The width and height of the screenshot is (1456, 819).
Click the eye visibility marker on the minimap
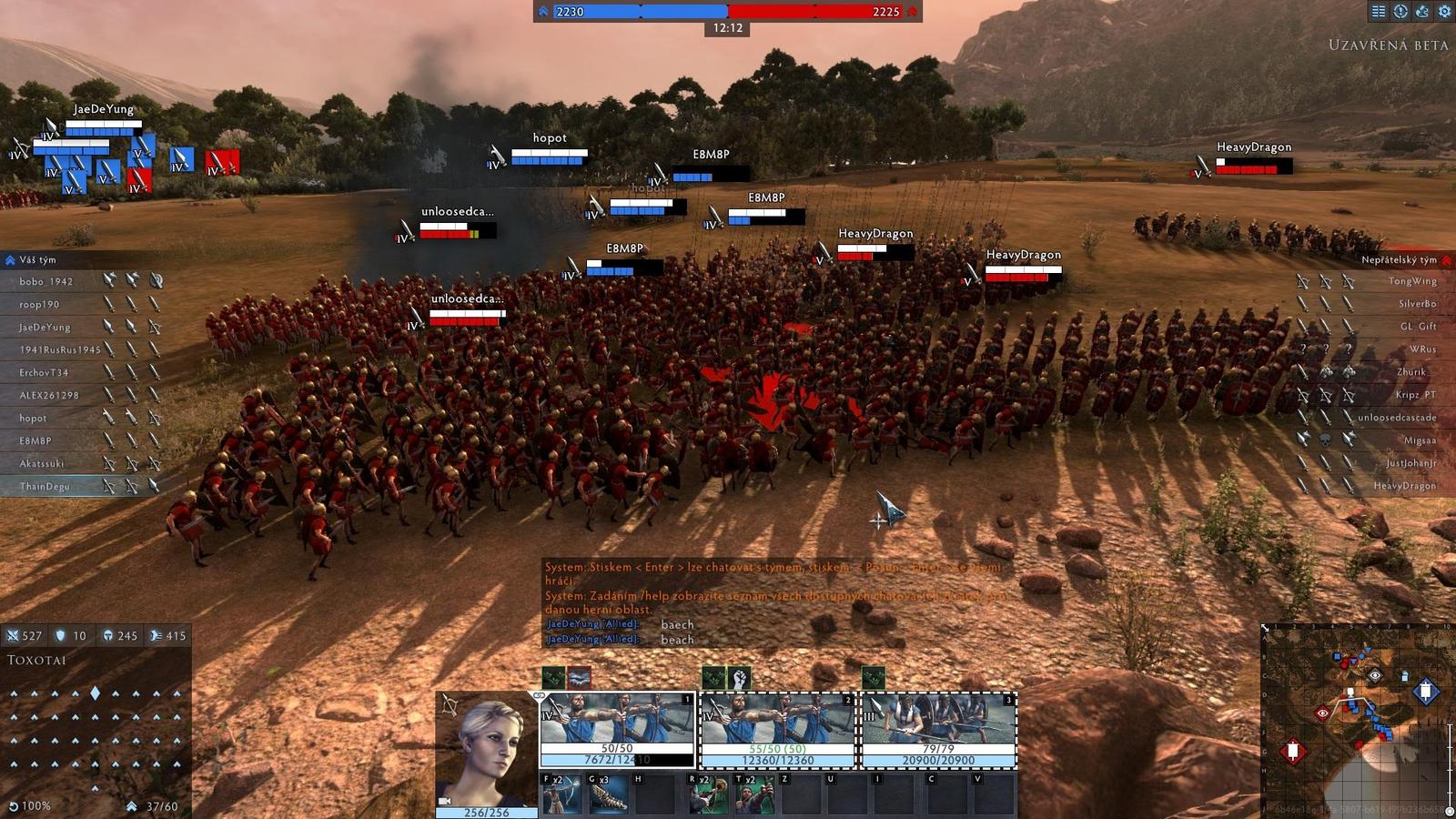(x=1375, y=675)
